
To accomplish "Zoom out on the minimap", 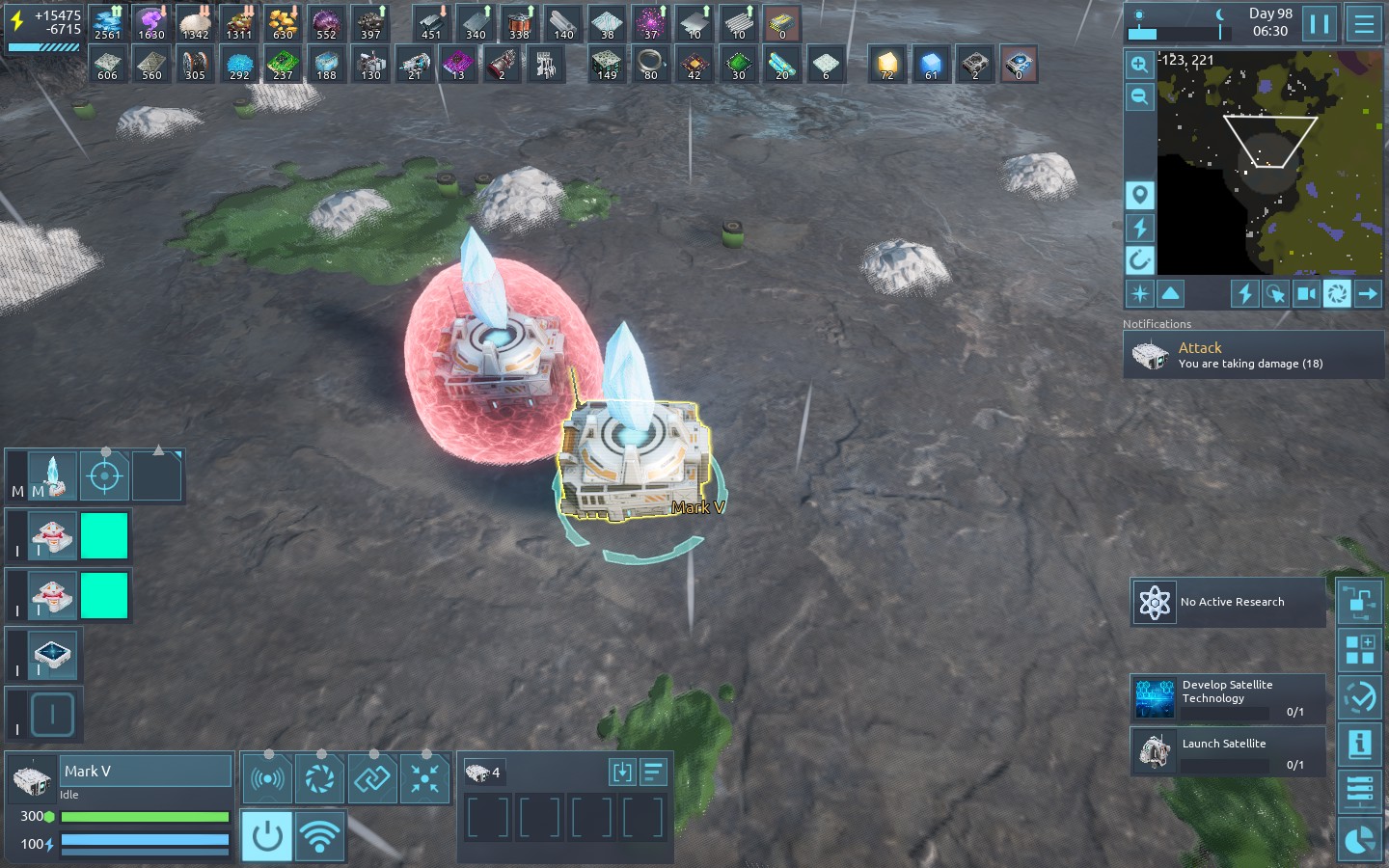I will click(x=1139, y=96).
